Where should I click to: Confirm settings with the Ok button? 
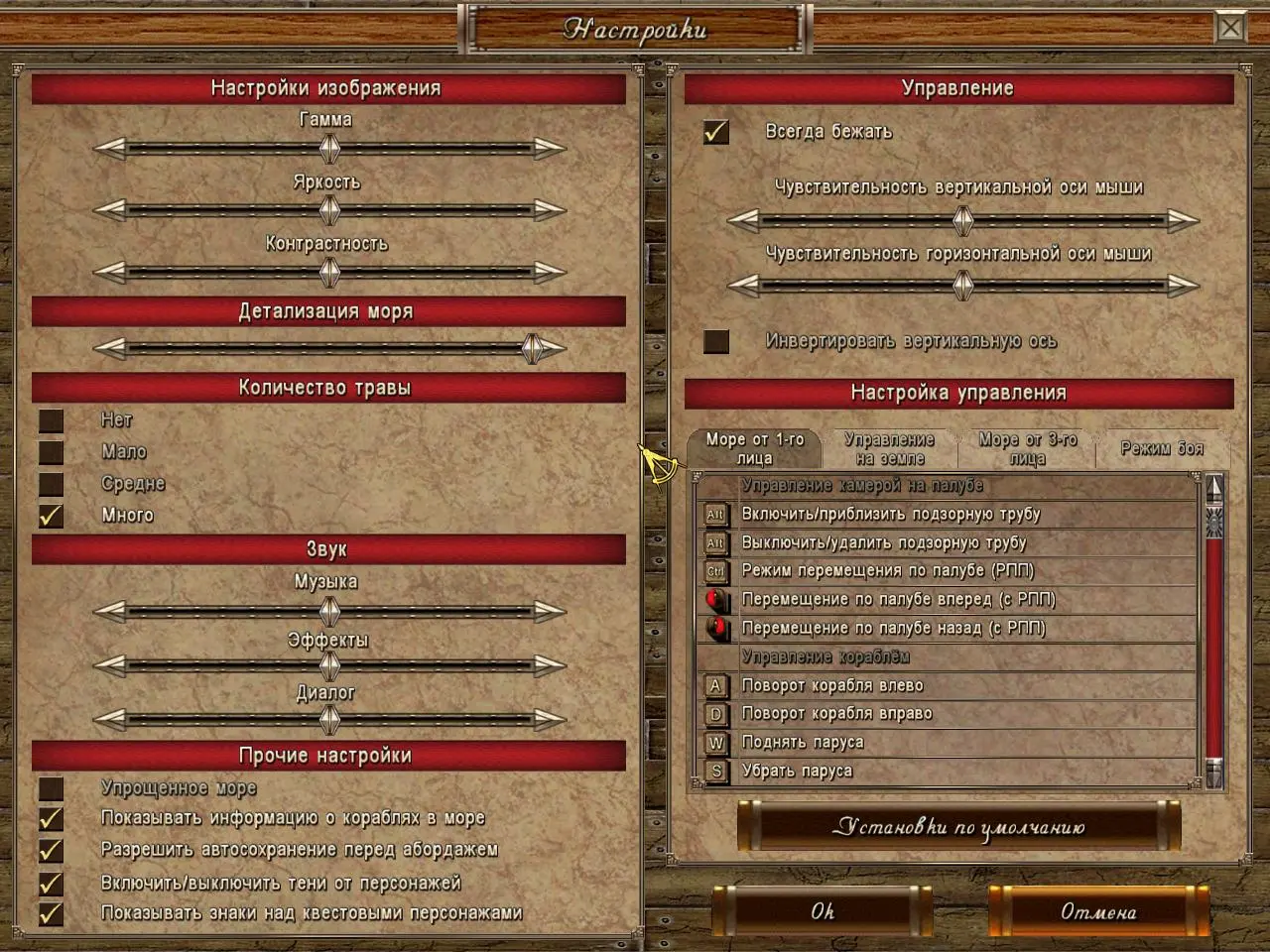[x=823, y=911]
